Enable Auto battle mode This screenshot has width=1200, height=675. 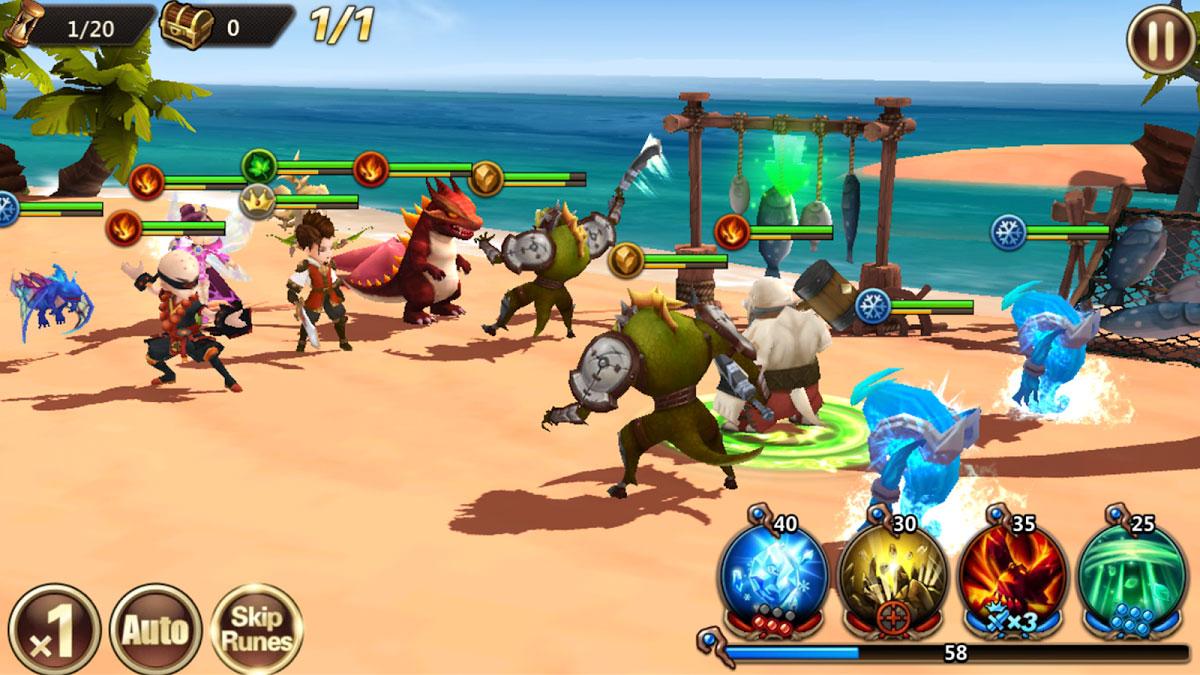click(155, 630)
